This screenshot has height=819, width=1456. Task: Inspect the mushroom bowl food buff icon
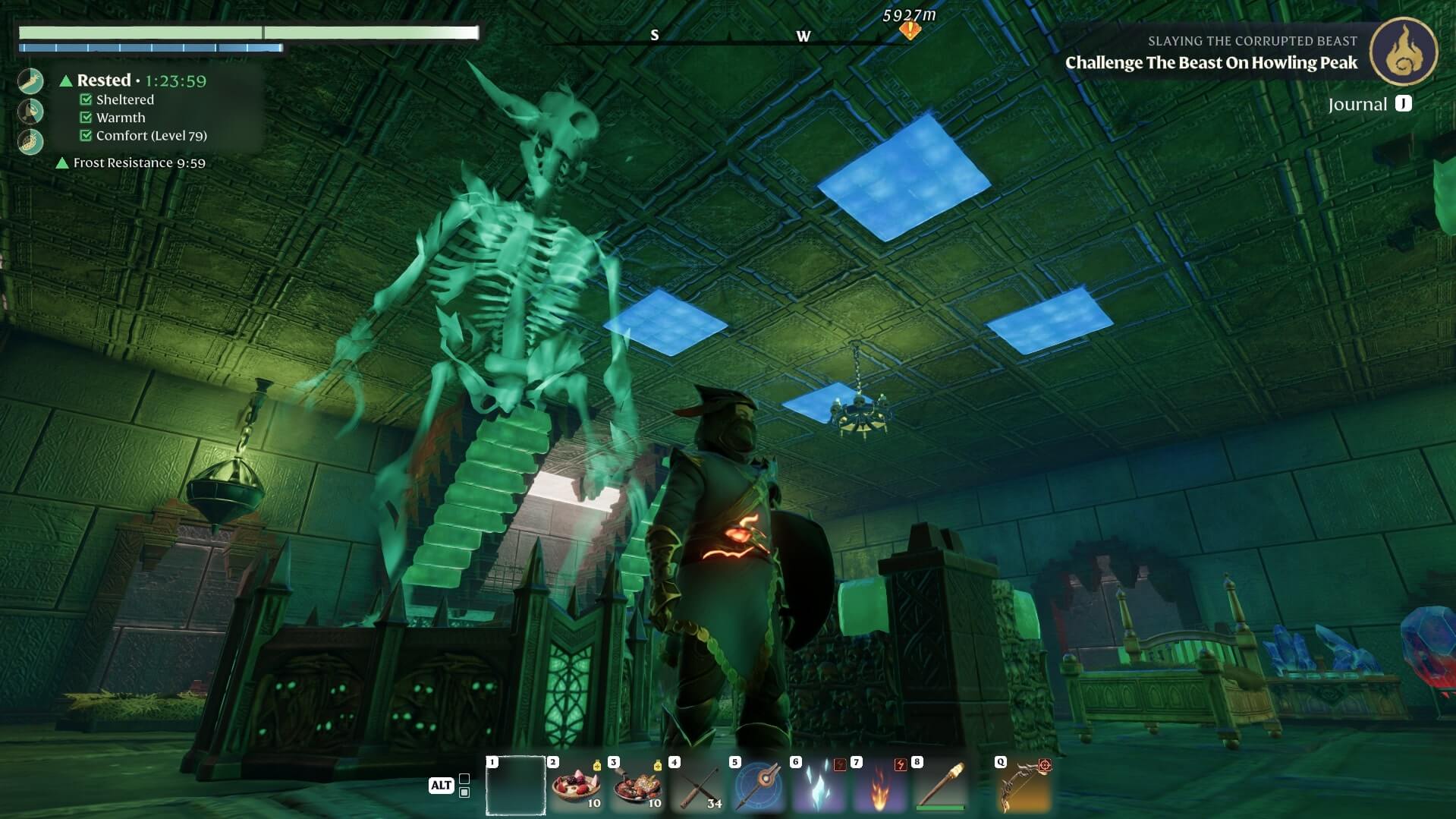click(x=31, y=112)
